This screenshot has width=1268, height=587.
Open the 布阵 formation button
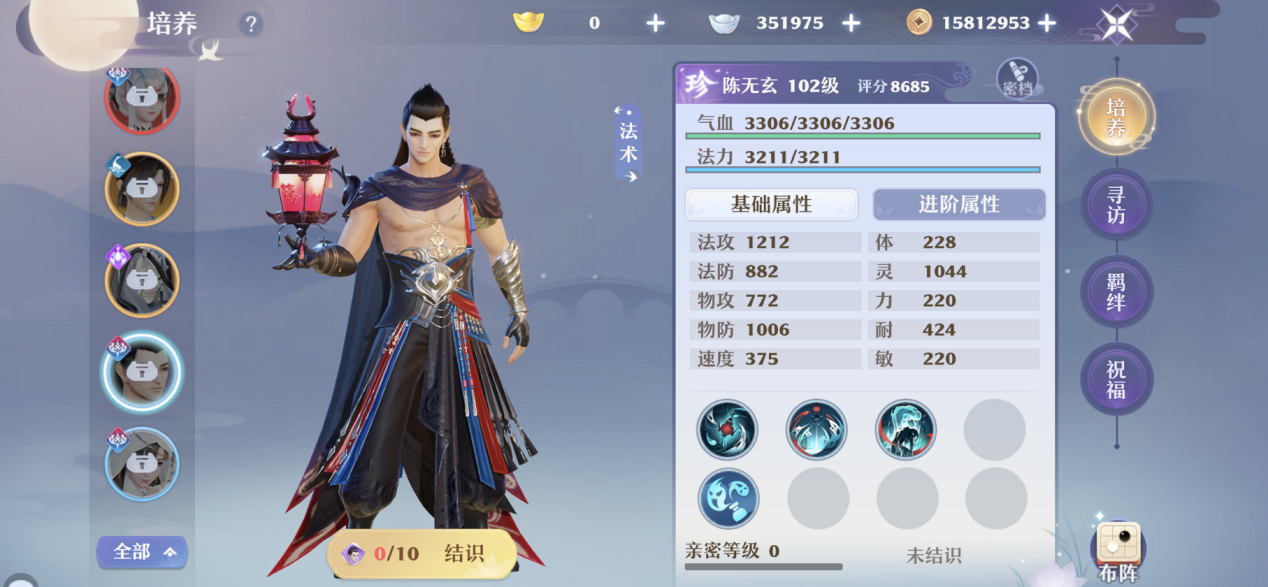(x=1118, y=551)
